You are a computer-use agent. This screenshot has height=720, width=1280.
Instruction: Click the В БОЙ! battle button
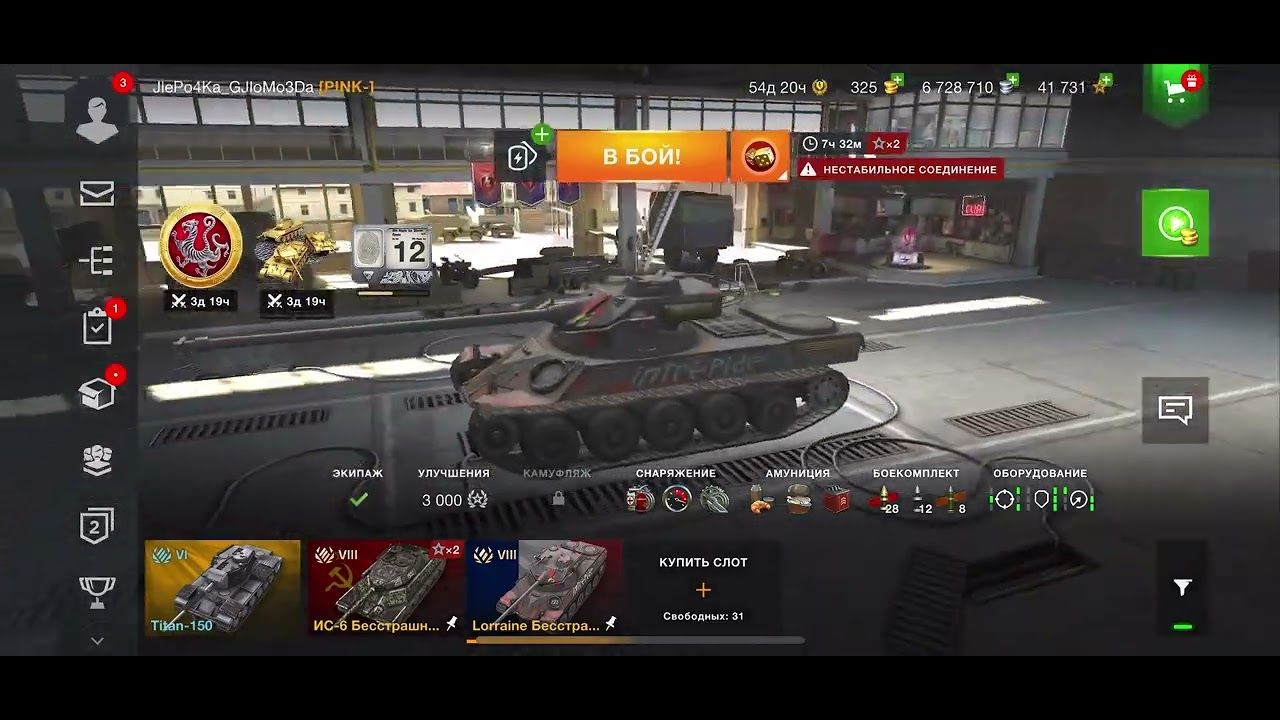coord(641,156)
